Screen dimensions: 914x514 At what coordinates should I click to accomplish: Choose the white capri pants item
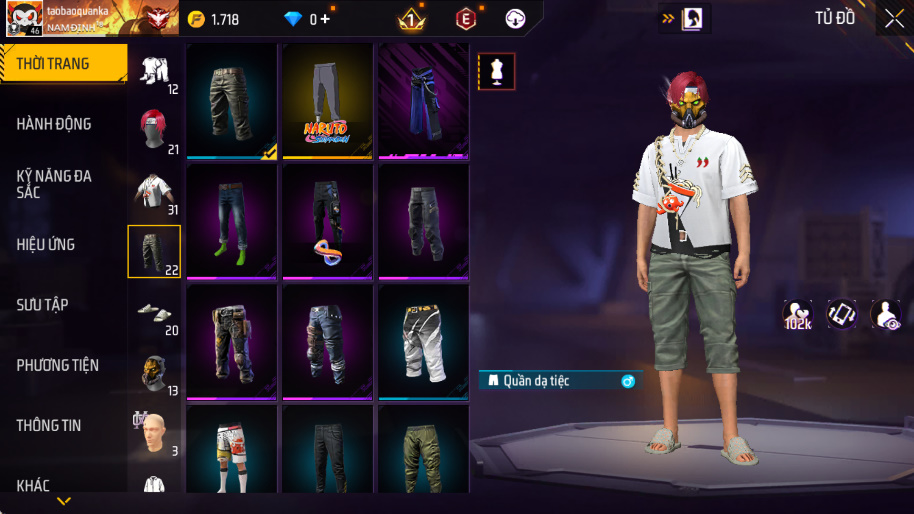423,341
